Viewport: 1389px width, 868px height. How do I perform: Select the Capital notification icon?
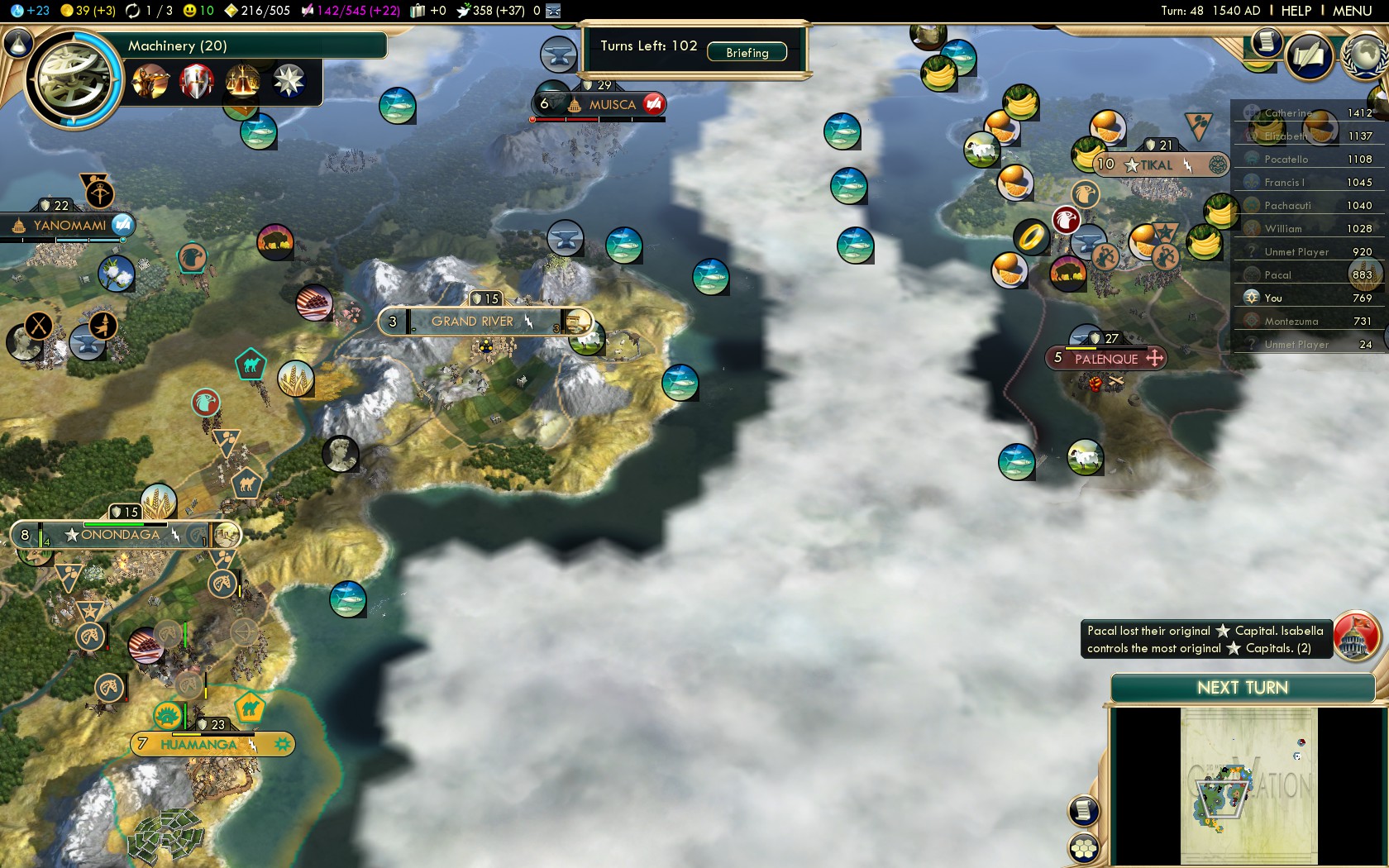click(1354, 637)
